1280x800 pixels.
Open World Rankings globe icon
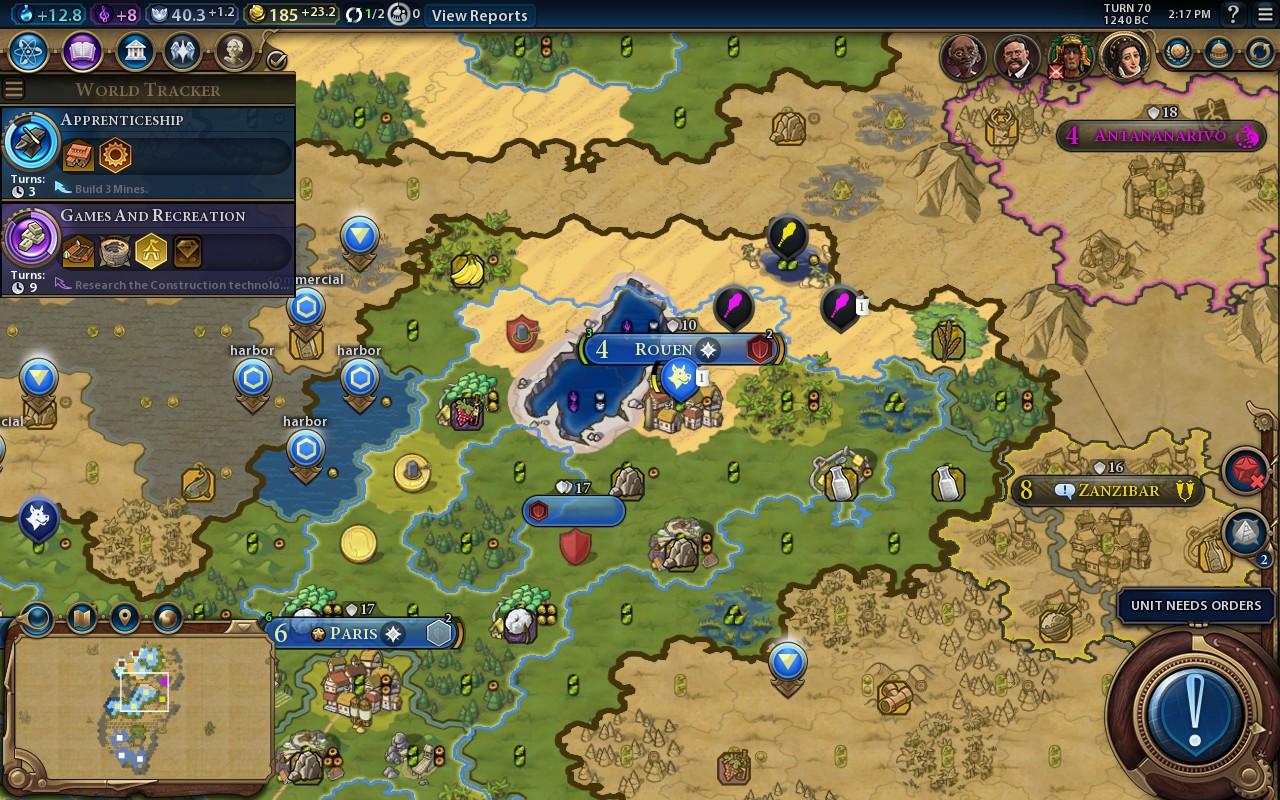pos(1178,52)
